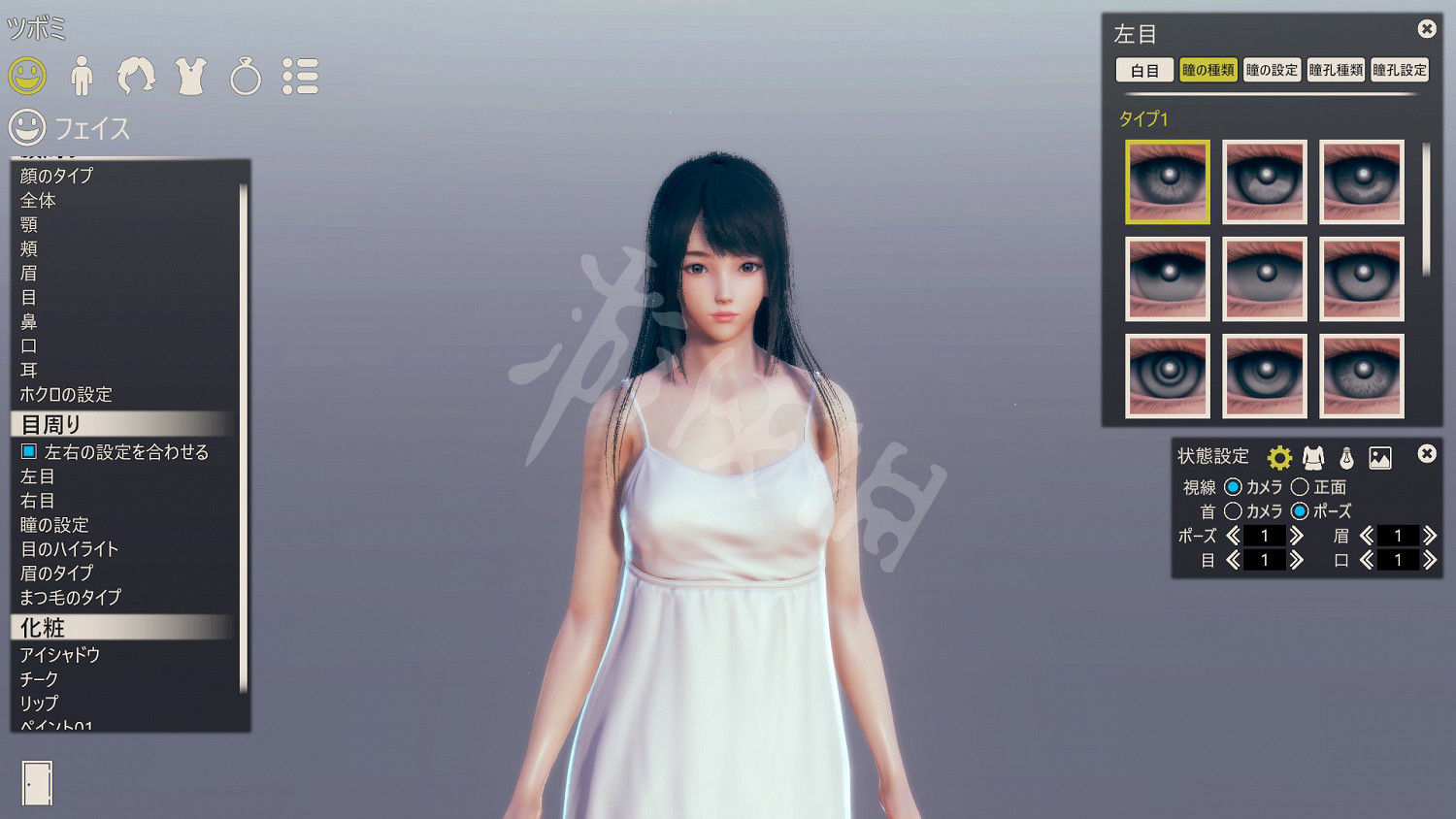This screenshot has width=1456, height=819.
Task: Set 首 to カメラ radio option
Action: coord(1235,511)
